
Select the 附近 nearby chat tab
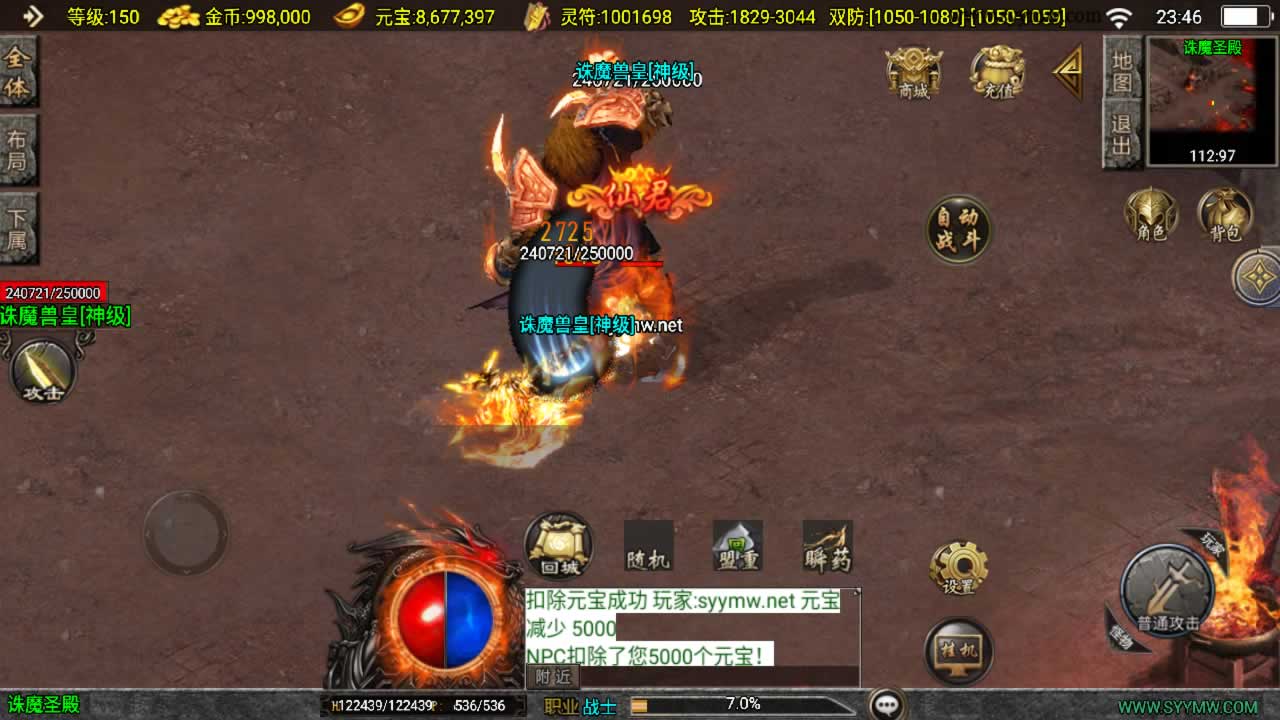pyautogui.click(x=553, y=676)
